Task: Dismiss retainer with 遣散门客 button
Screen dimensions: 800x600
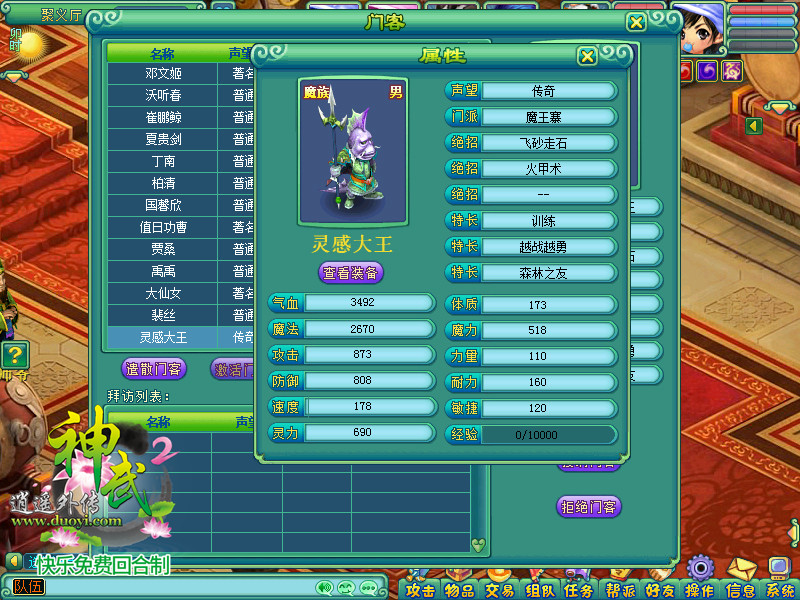Action: tap(154, 369)
